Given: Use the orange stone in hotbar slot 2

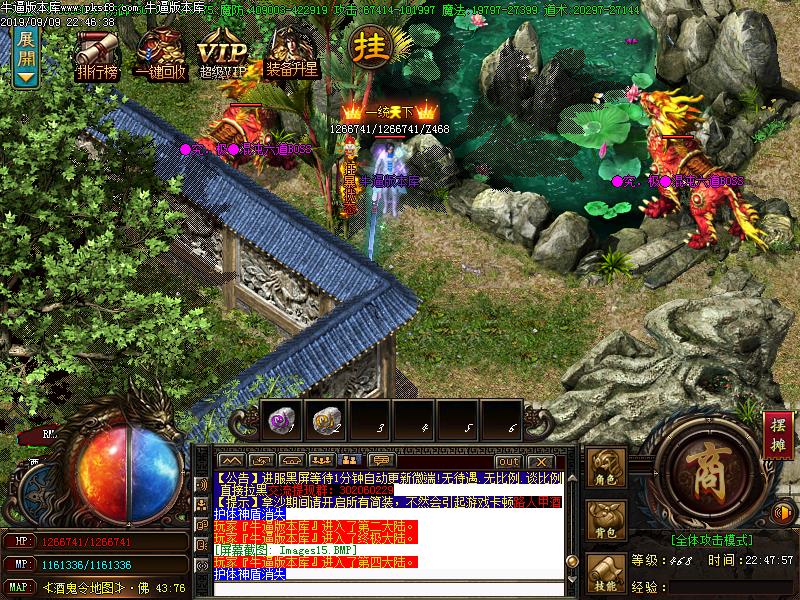Looking at the screenshot, I should [x=325, y=421].
